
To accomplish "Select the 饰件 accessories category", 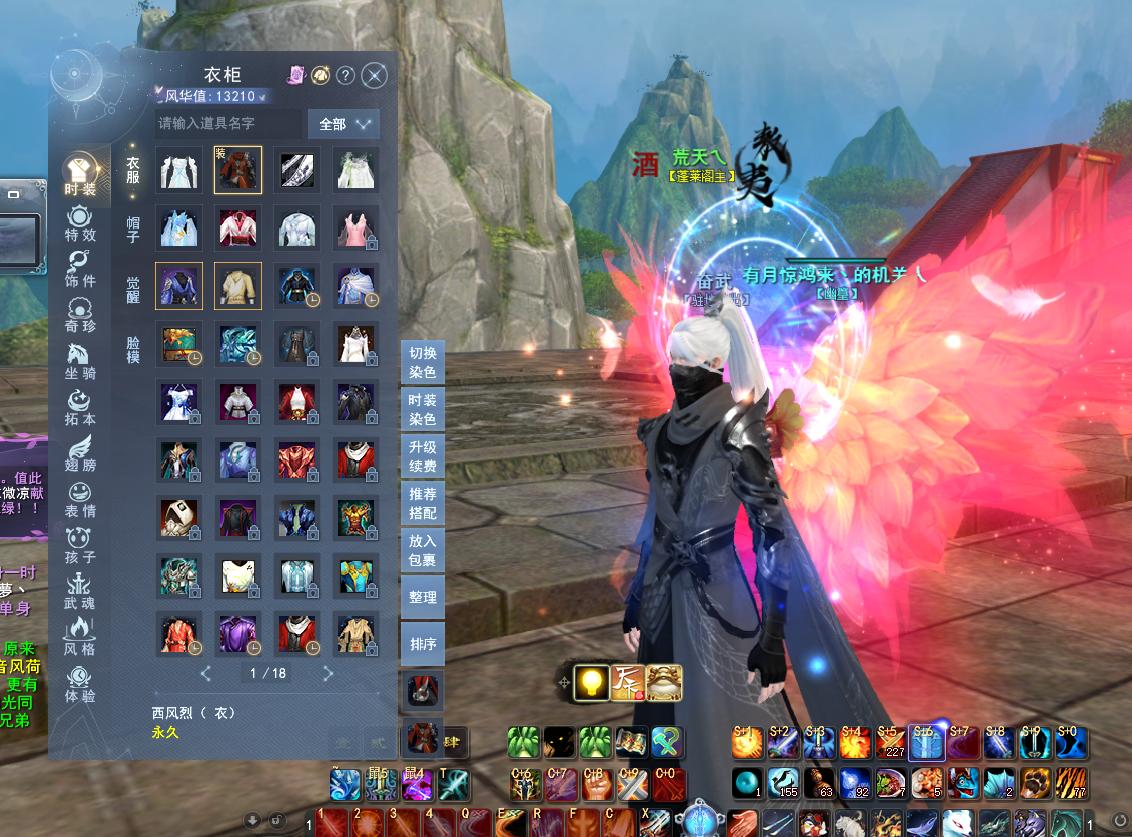I will point(80,270).
